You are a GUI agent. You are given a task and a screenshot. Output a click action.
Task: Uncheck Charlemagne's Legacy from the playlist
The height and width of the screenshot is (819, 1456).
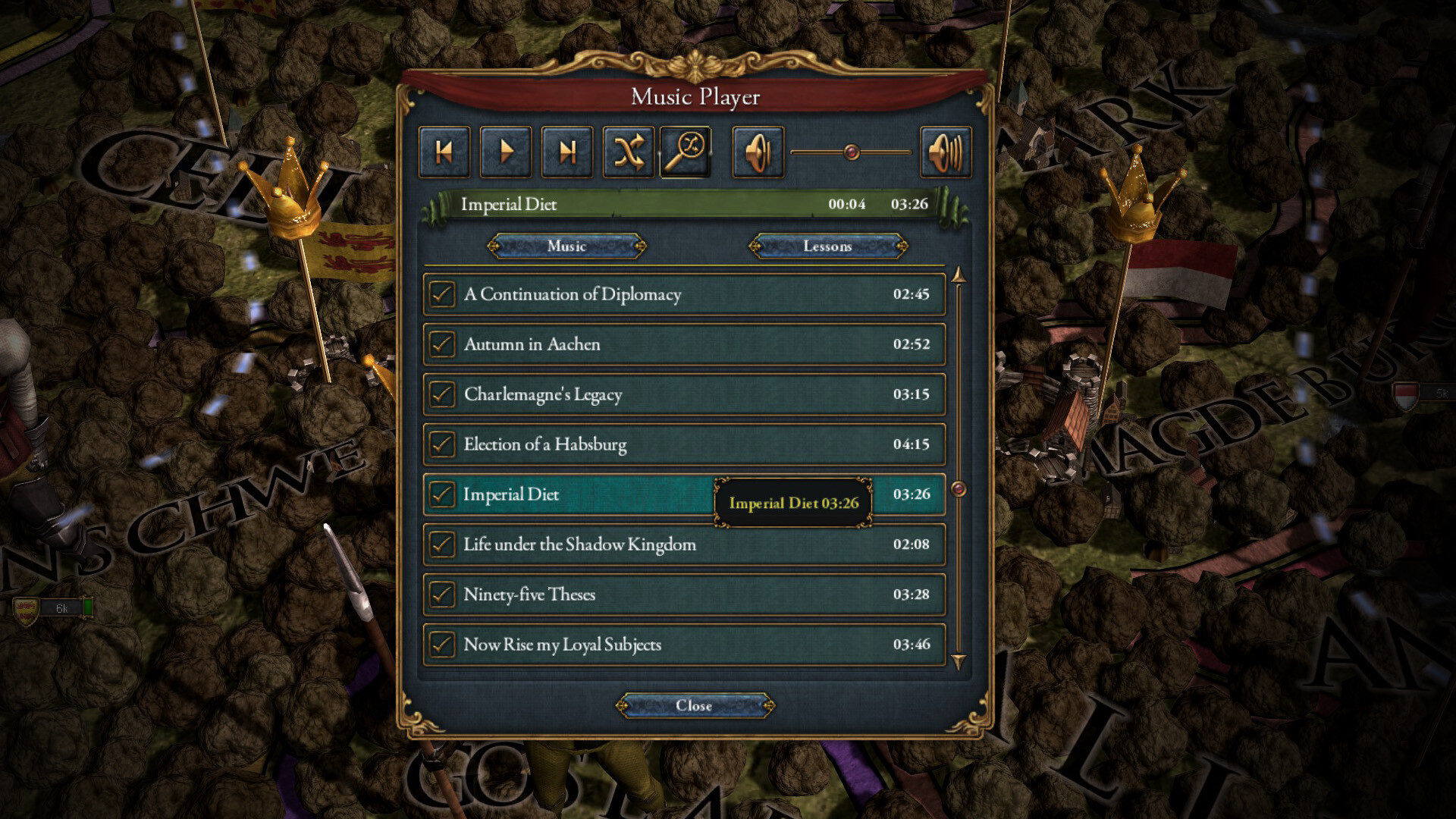pyautogui.click(x=441, y=394)
